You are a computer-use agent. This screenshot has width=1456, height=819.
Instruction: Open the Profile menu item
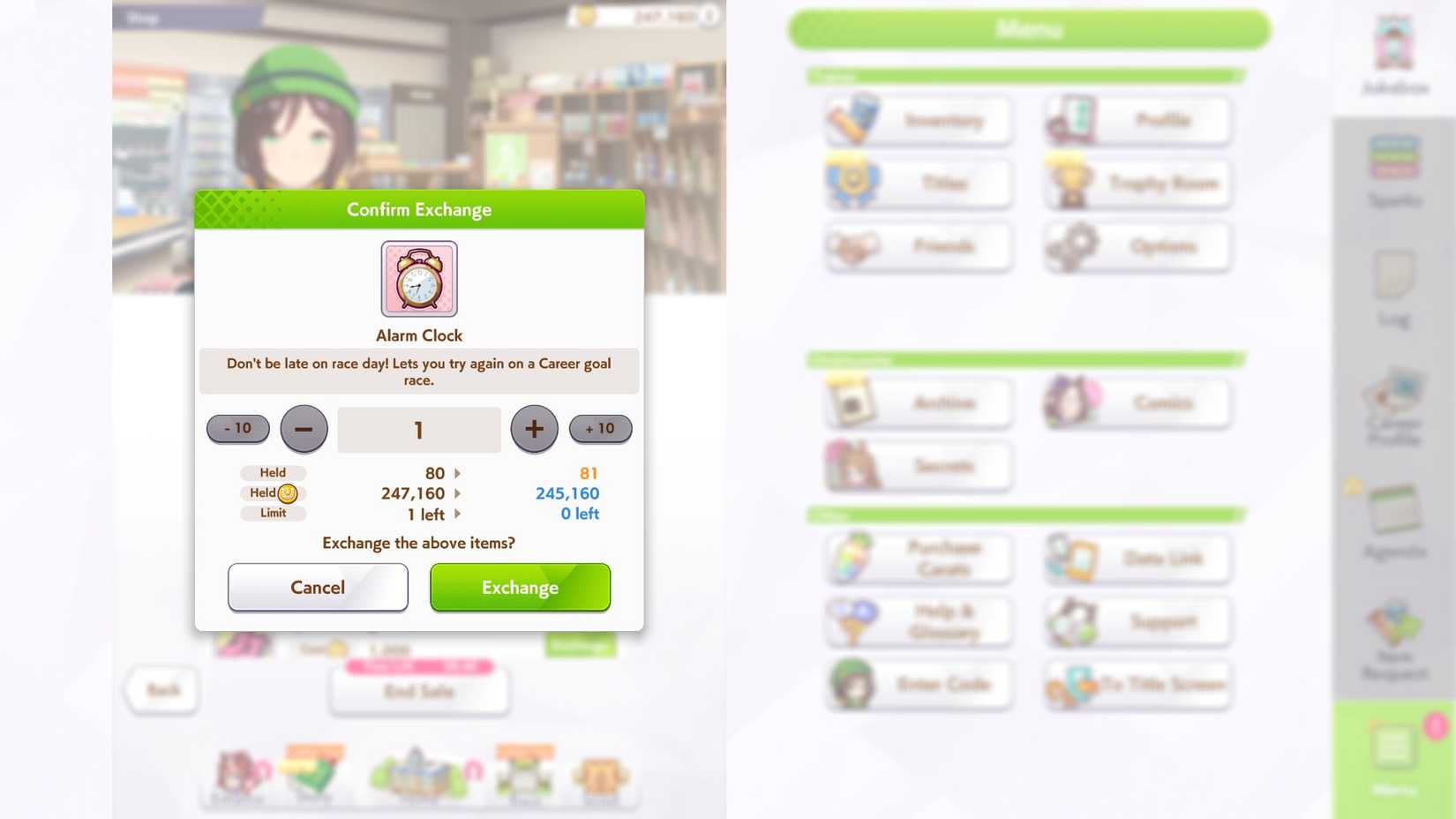pos(1137,120)
